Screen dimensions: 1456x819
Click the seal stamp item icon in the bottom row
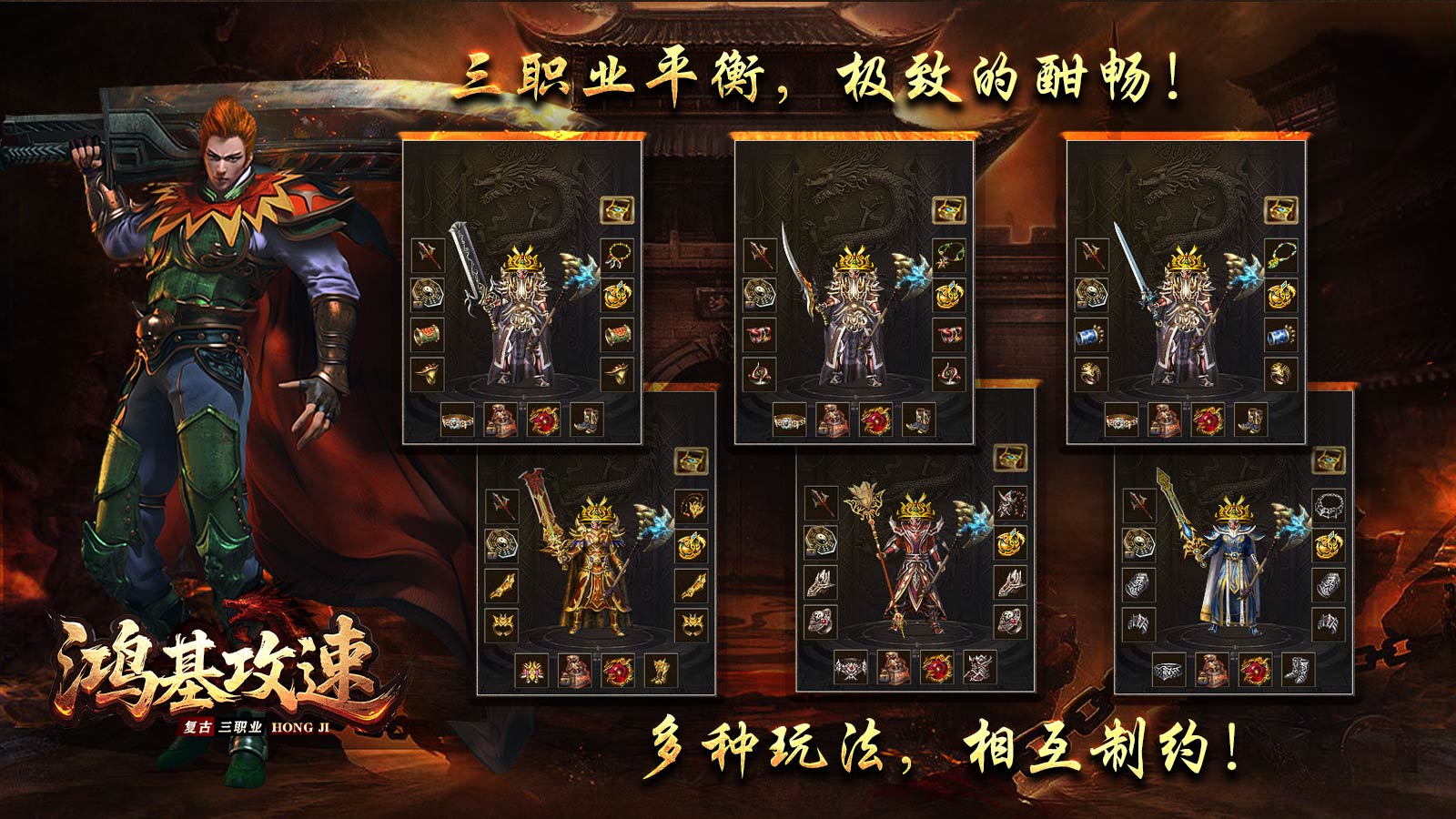(x=502, y=421)
